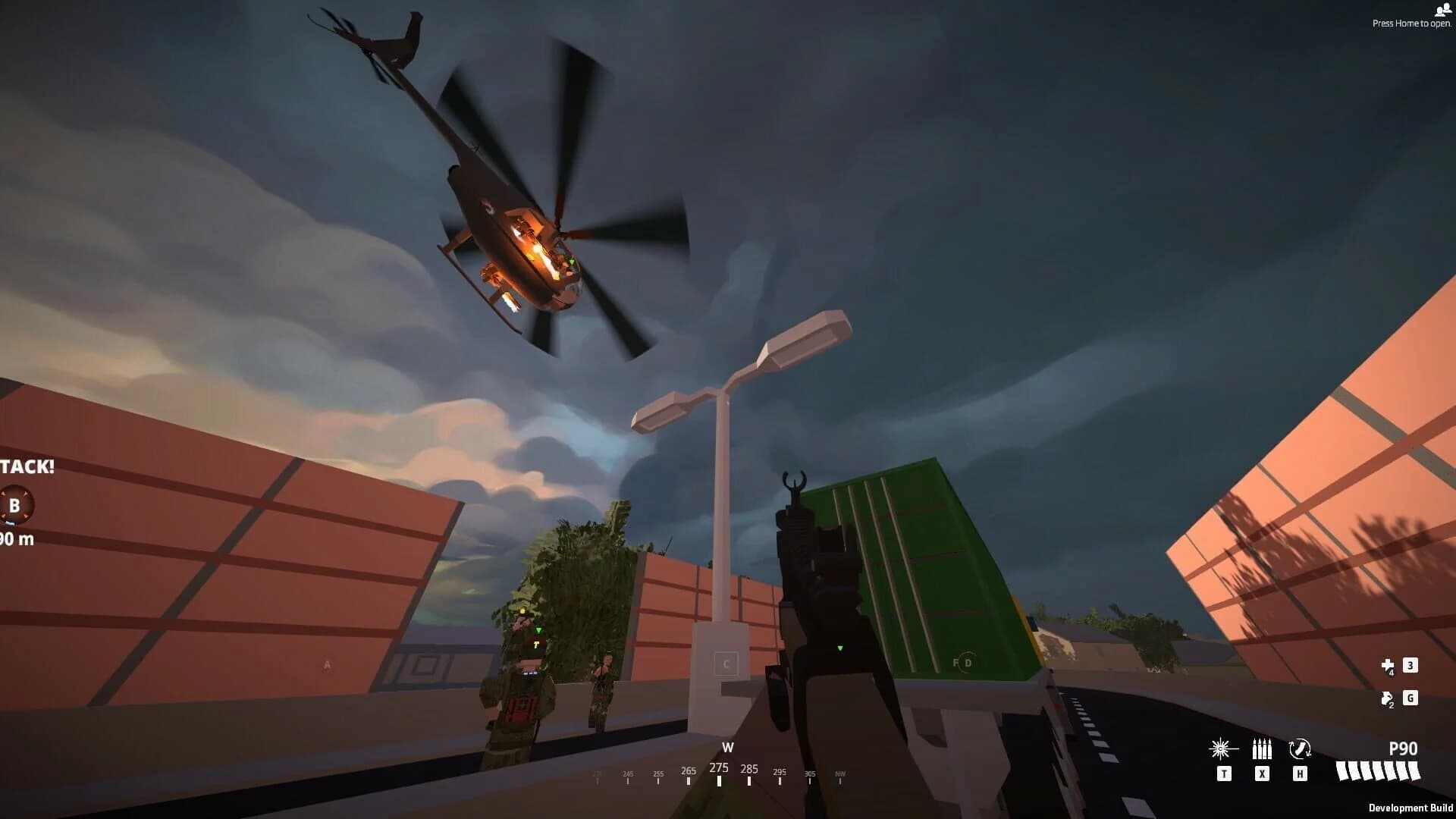
Task: Select the medkit icon next to the 3 keybind
Action: 1388,666
